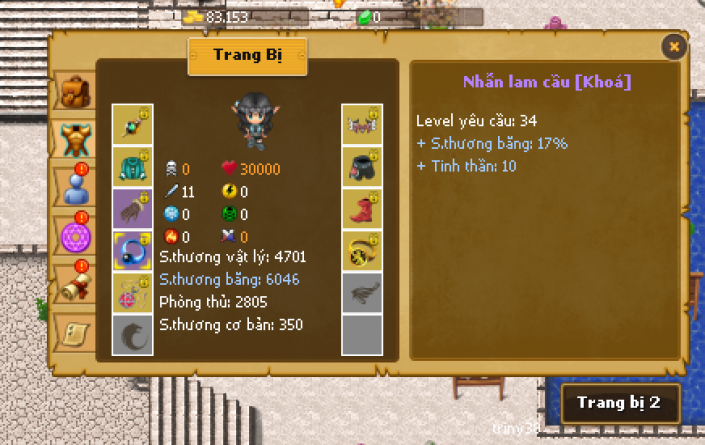705x445 pixels.
Task: Select the red boots slot
Action: (x=360, y=208)
